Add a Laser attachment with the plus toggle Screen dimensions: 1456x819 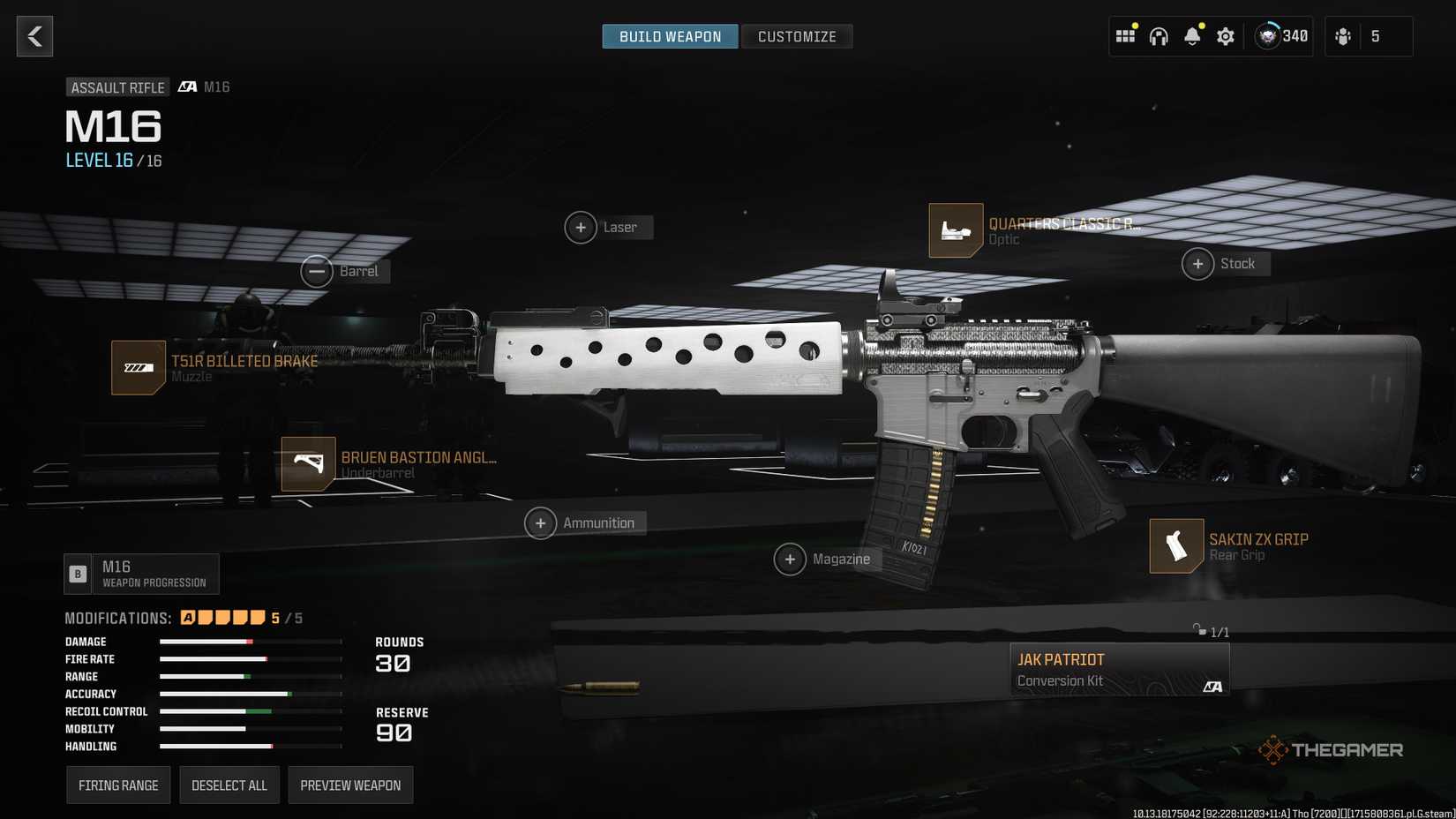click(580, 227)
